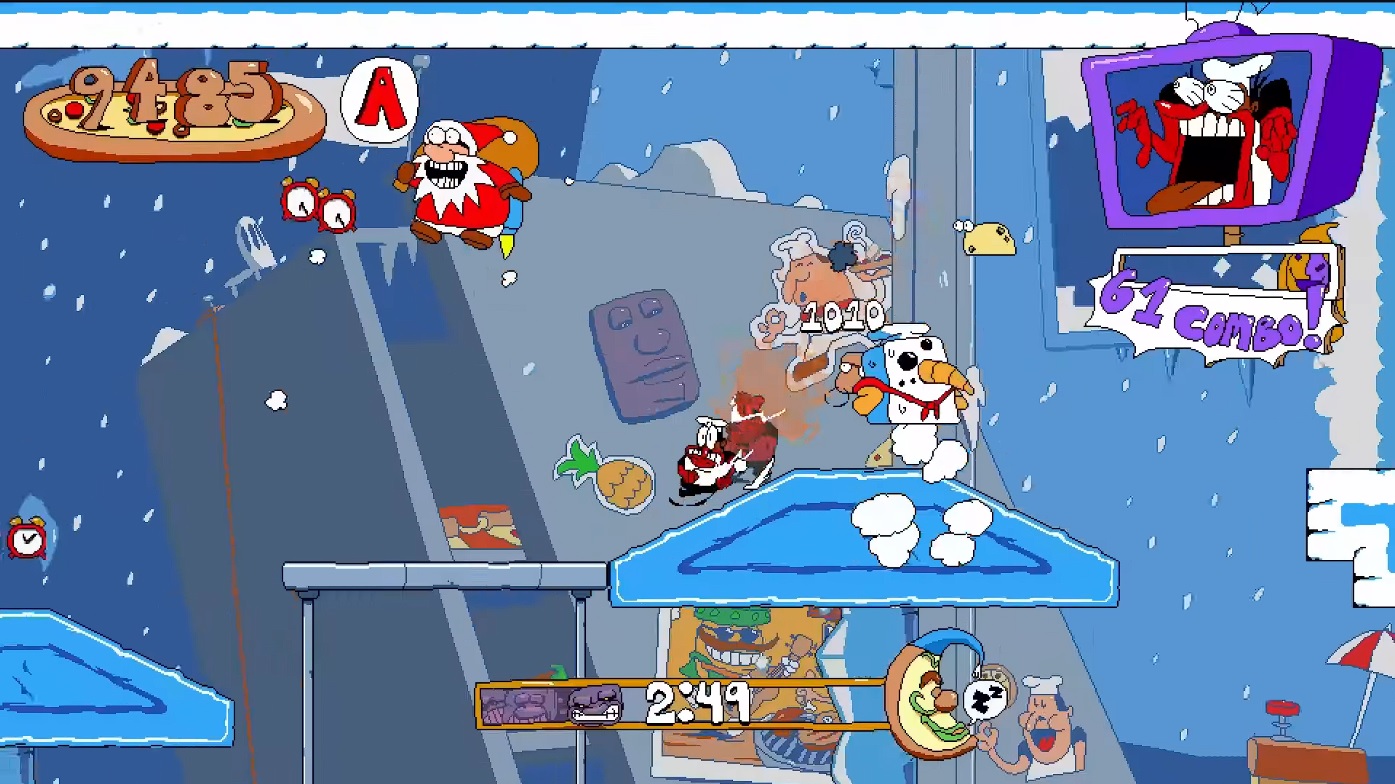1395x784 pixels.
Task: Toggle the lone alarm clock on the left edge
Action: [x=27, y=541]
